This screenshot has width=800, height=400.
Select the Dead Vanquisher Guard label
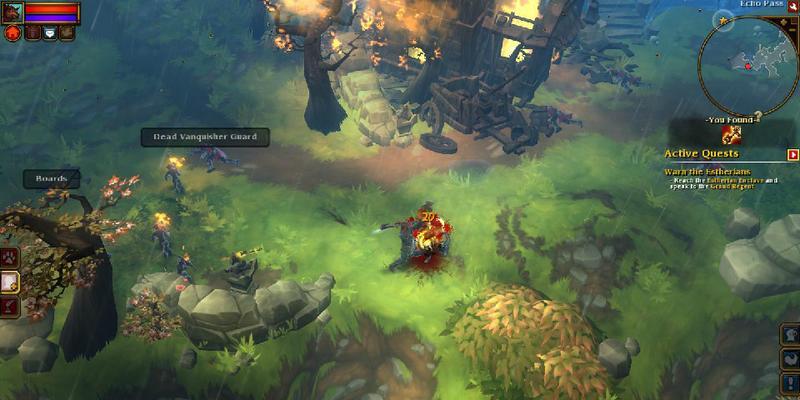point(205,136)
